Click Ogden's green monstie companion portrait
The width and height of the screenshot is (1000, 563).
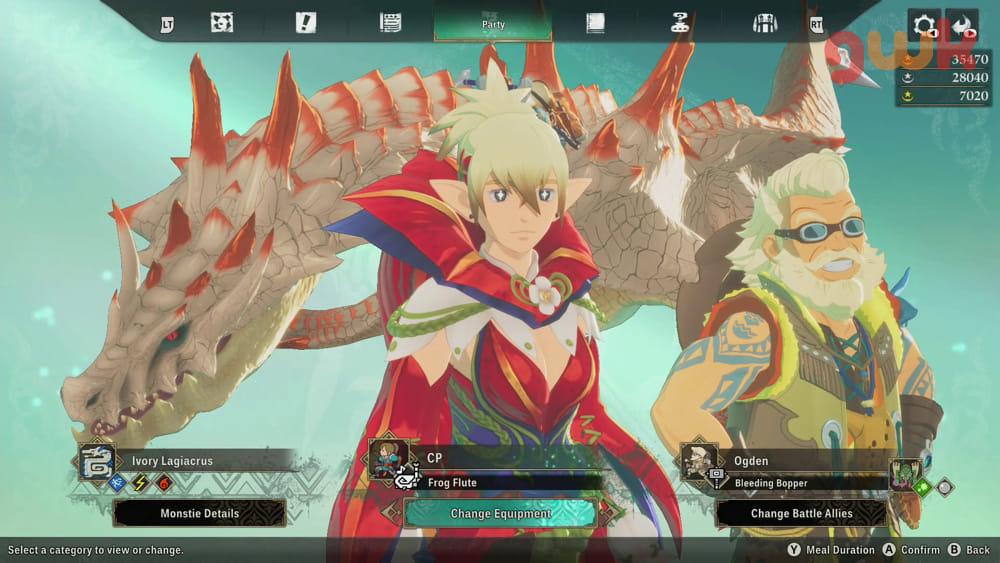coord(906,474)
